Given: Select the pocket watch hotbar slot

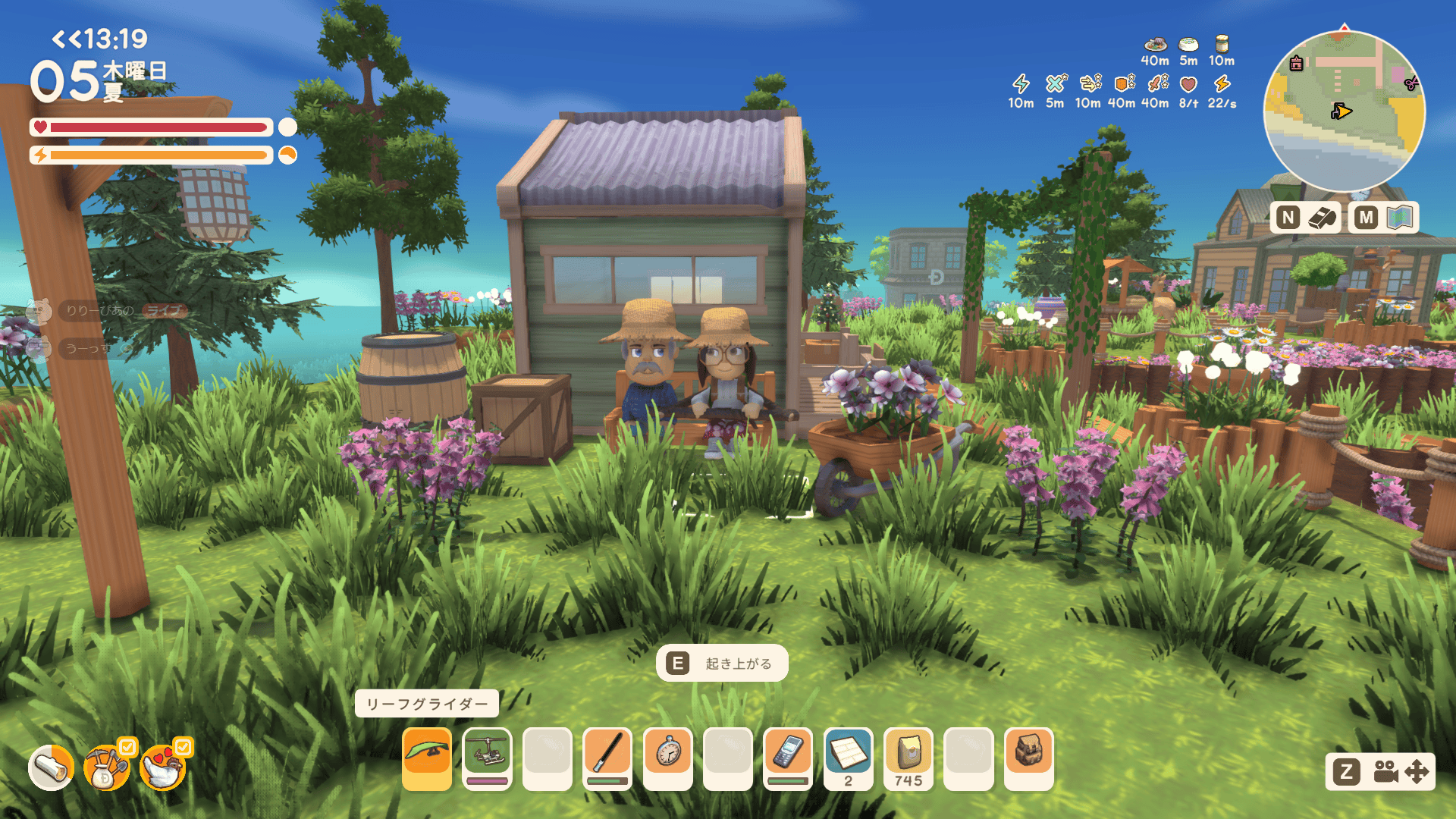Looking at the screenshot, I should click(668, 757).
